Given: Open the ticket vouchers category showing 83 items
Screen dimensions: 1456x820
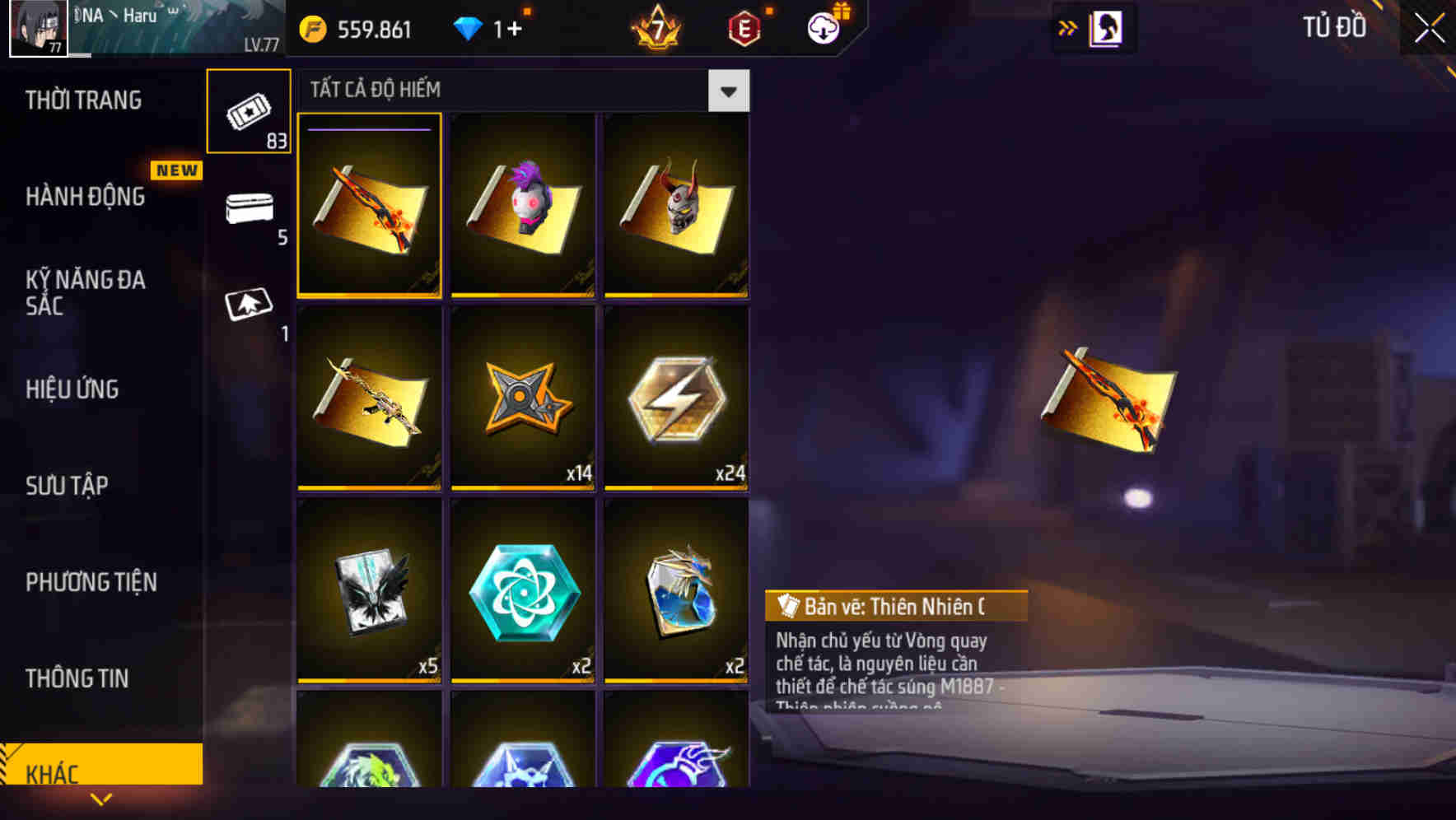Looking at the screenshot, I should (x=249, y=111).
